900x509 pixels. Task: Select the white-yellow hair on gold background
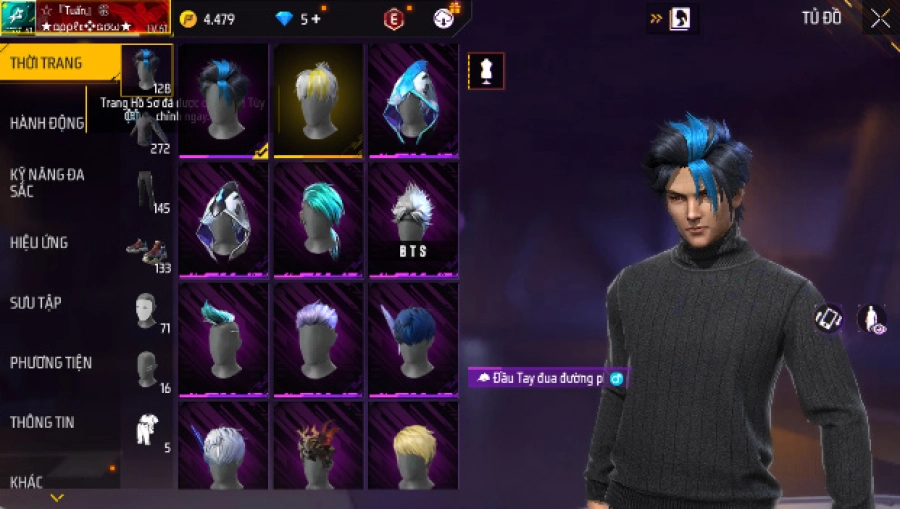pyautogui.click(x=318, y=100)
